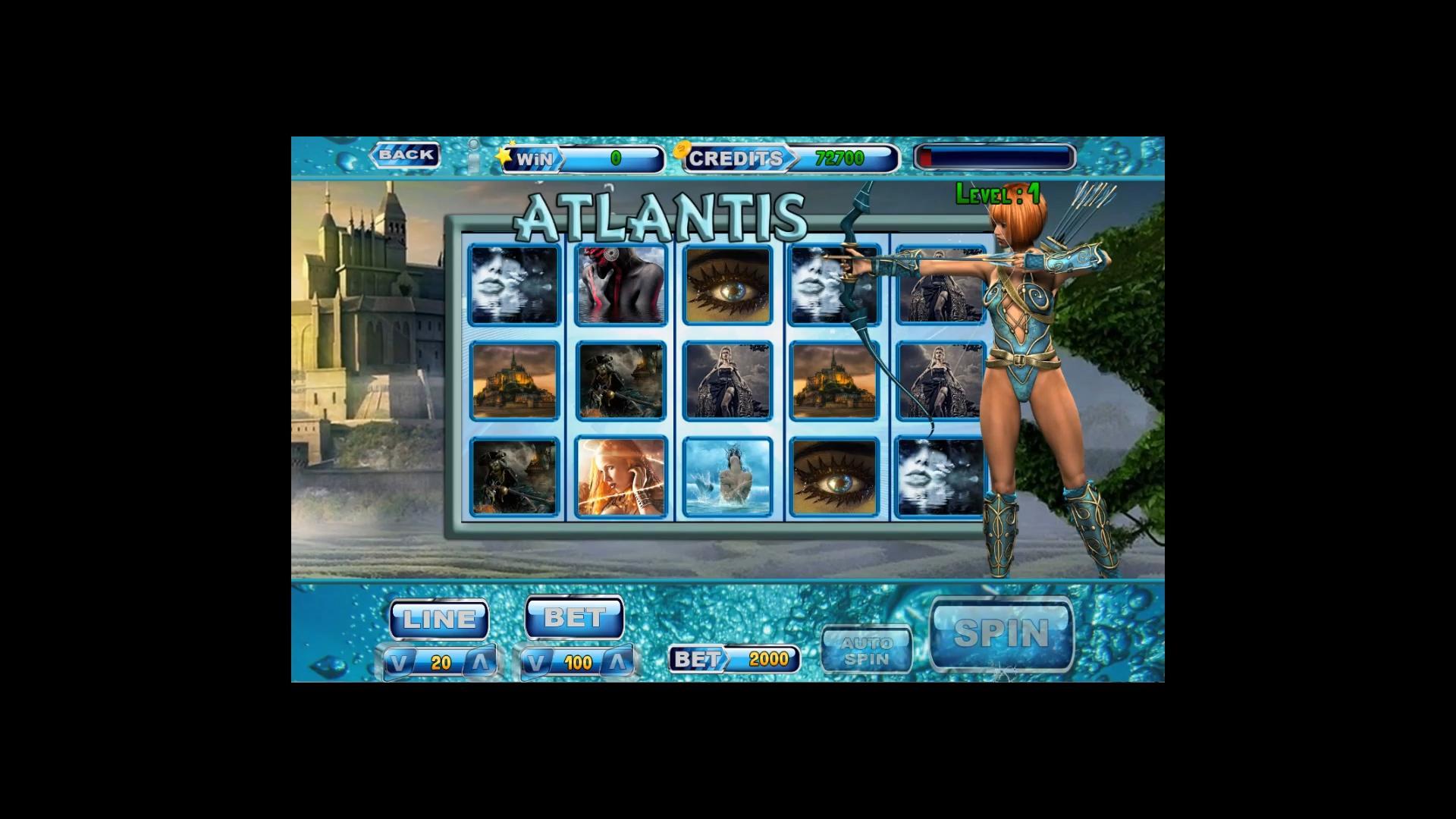Click the level progress bar at the top right
The width and height of the screenshot is (1456, 819).
(x=993, y=157)
